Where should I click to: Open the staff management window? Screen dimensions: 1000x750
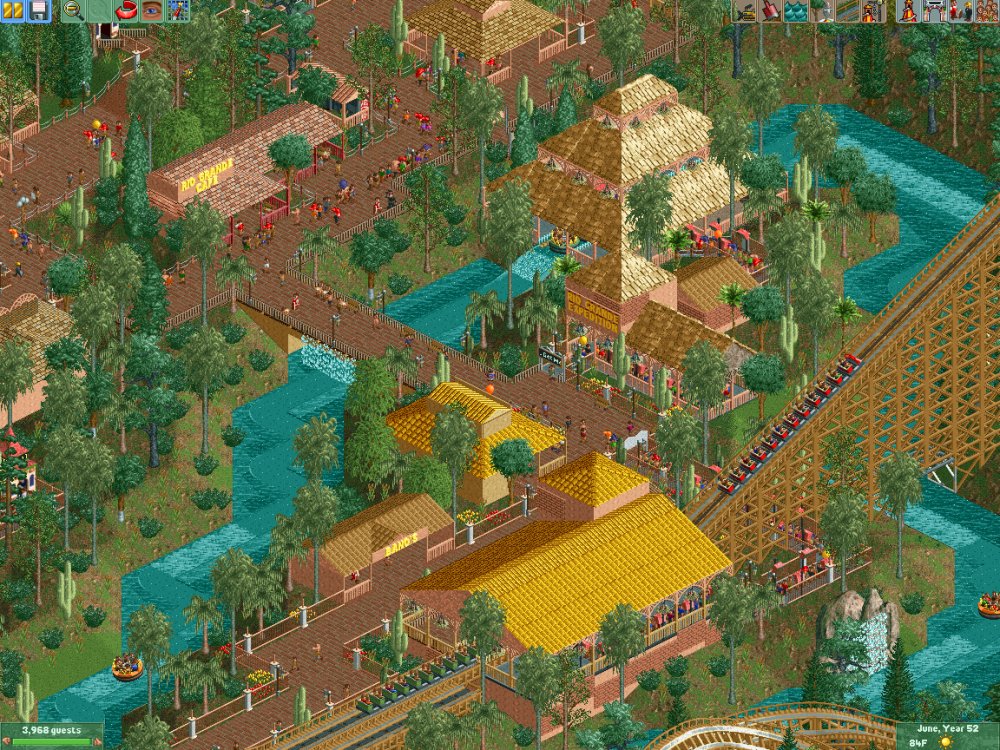(959, 11)
